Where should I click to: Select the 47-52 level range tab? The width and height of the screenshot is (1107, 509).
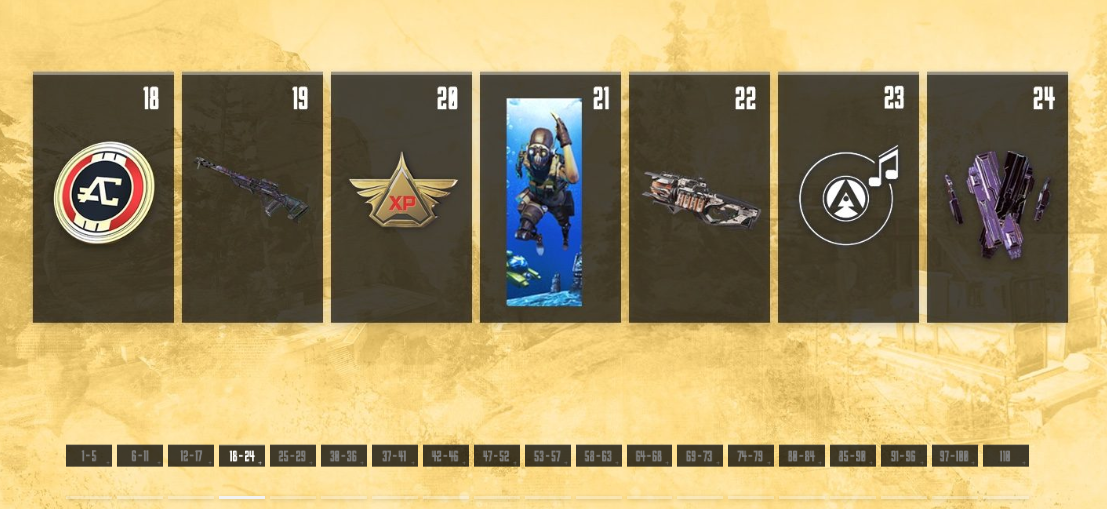click(x=497, y=456)
